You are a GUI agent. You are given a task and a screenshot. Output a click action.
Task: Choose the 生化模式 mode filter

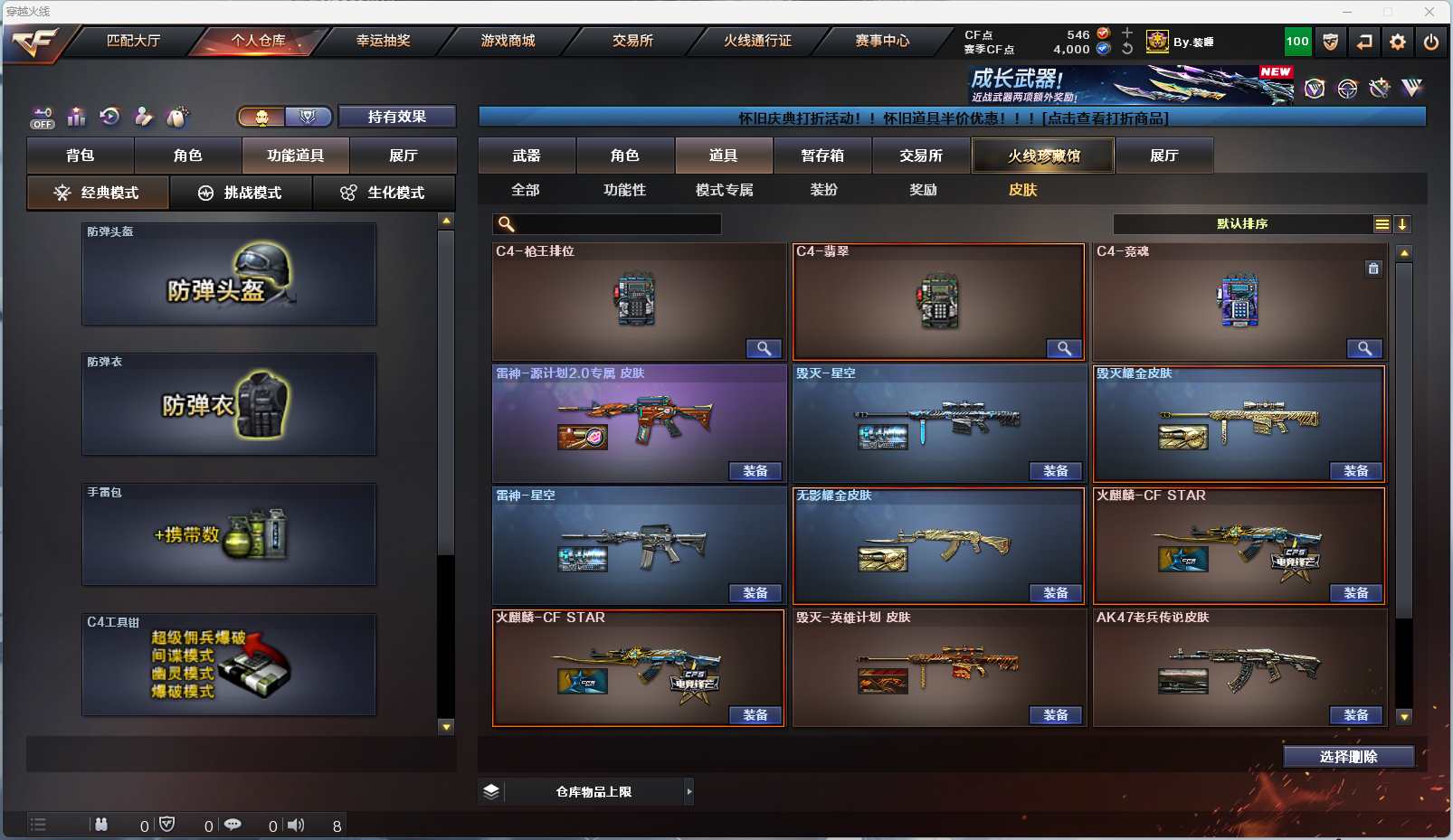click(384, 193)
